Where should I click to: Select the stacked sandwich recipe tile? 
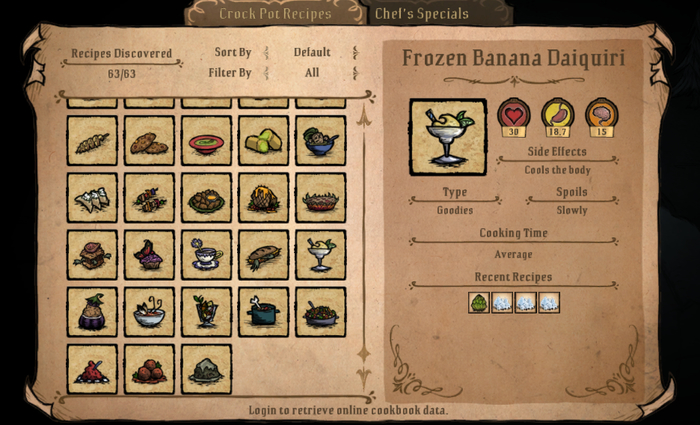coord(92,255)
